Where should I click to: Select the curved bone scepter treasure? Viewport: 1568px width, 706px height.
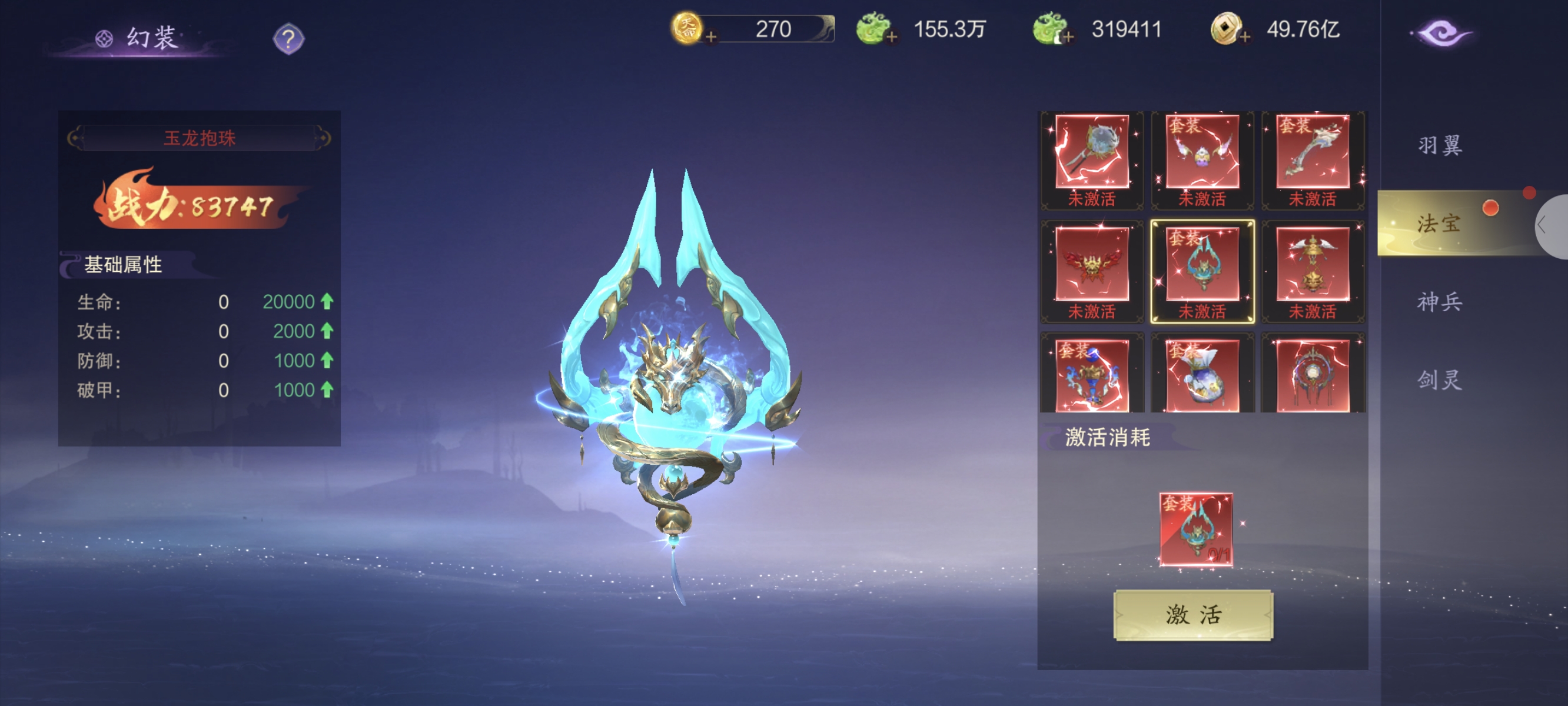pos(1313,152)
